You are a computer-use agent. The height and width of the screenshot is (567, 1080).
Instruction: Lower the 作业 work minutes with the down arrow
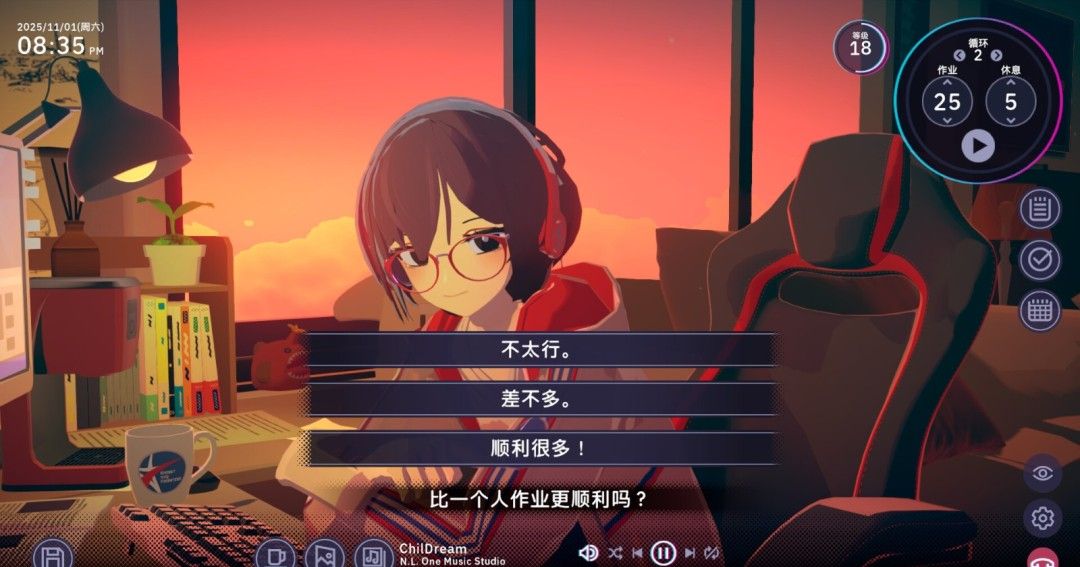point(947,121)
